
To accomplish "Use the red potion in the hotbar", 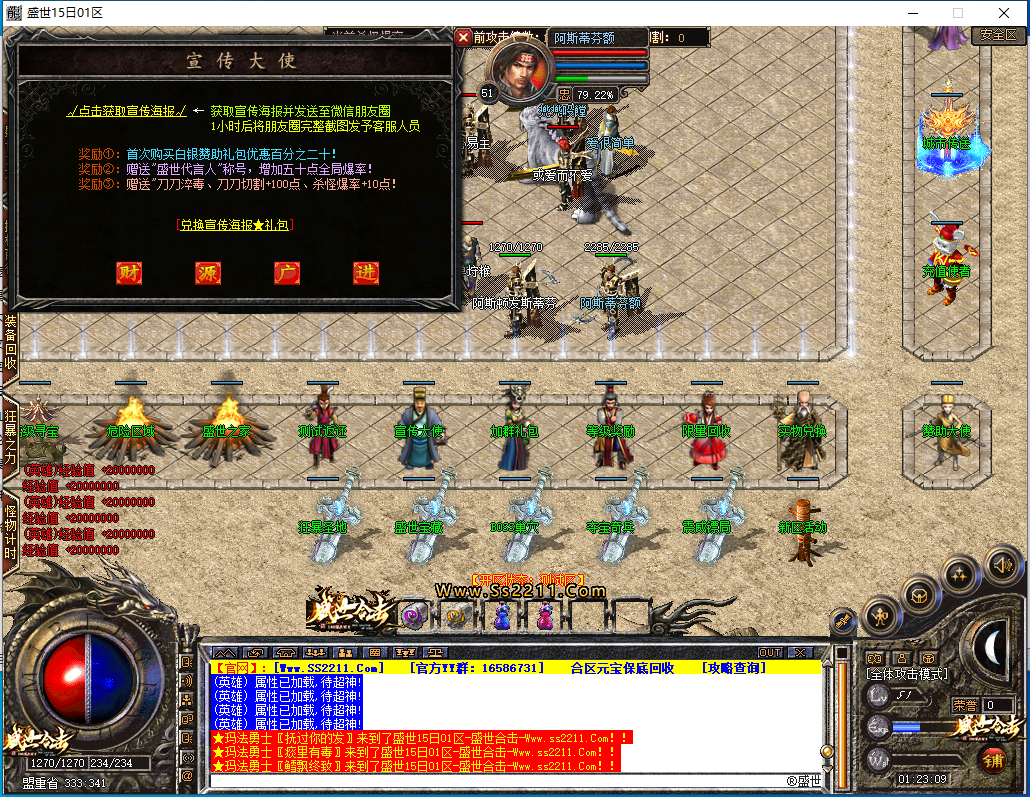I will pos(543,617).
